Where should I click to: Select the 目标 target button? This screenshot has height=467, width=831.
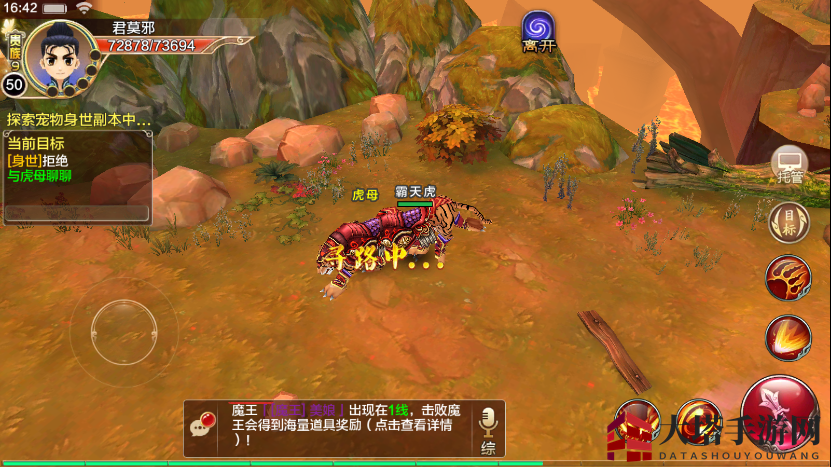click(788, 221)
